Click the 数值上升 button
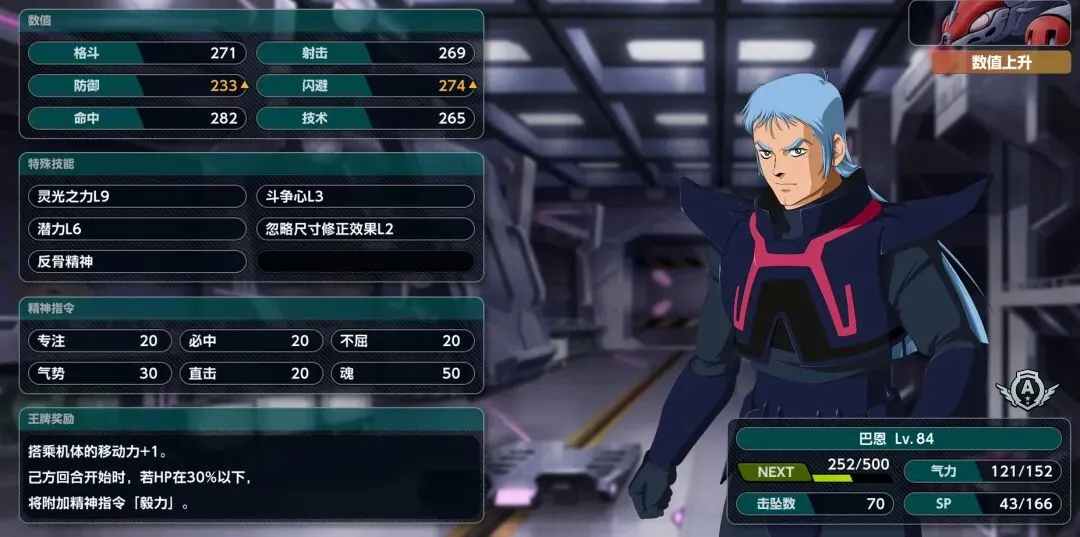 tap(1000, 62)
